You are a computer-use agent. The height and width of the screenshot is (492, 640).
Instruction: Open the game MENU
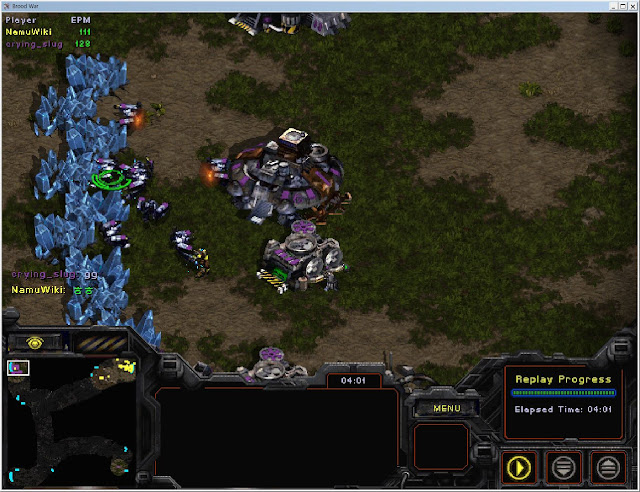coord(447,408)
